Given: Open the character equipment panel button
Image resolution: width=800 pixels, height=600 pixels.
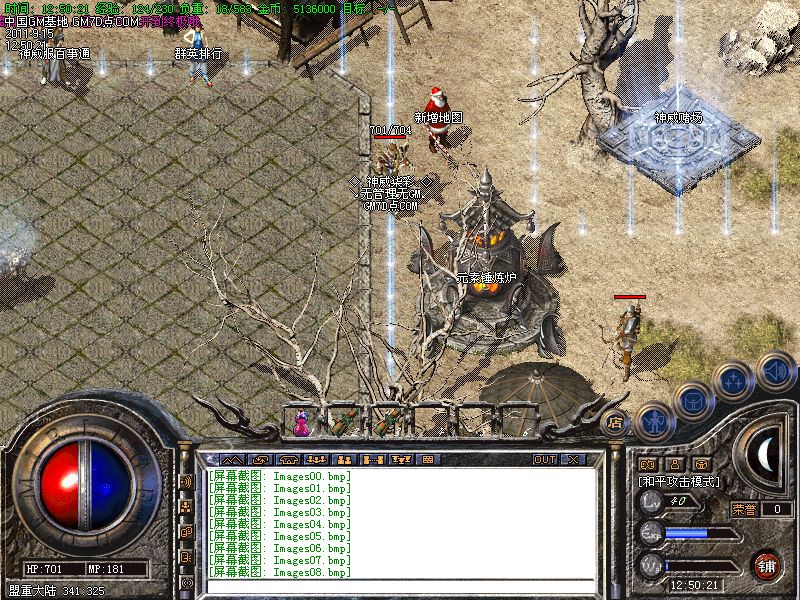Looking at the screenshot, I should click(653, 422).
